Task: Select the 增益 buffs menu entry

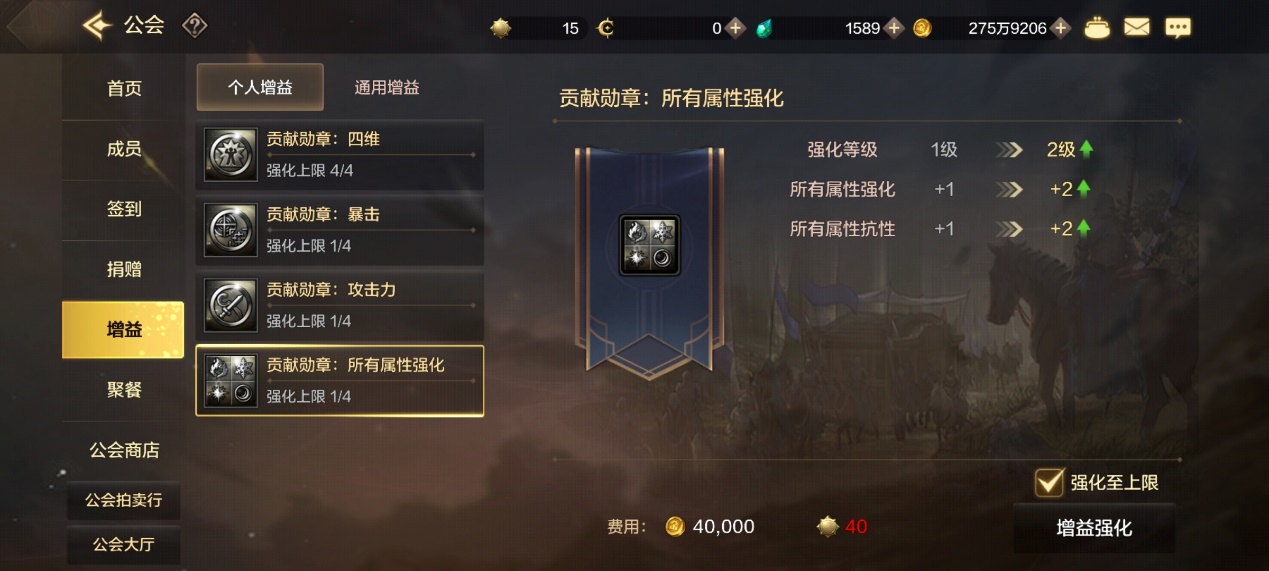Action: click(124, 329)
